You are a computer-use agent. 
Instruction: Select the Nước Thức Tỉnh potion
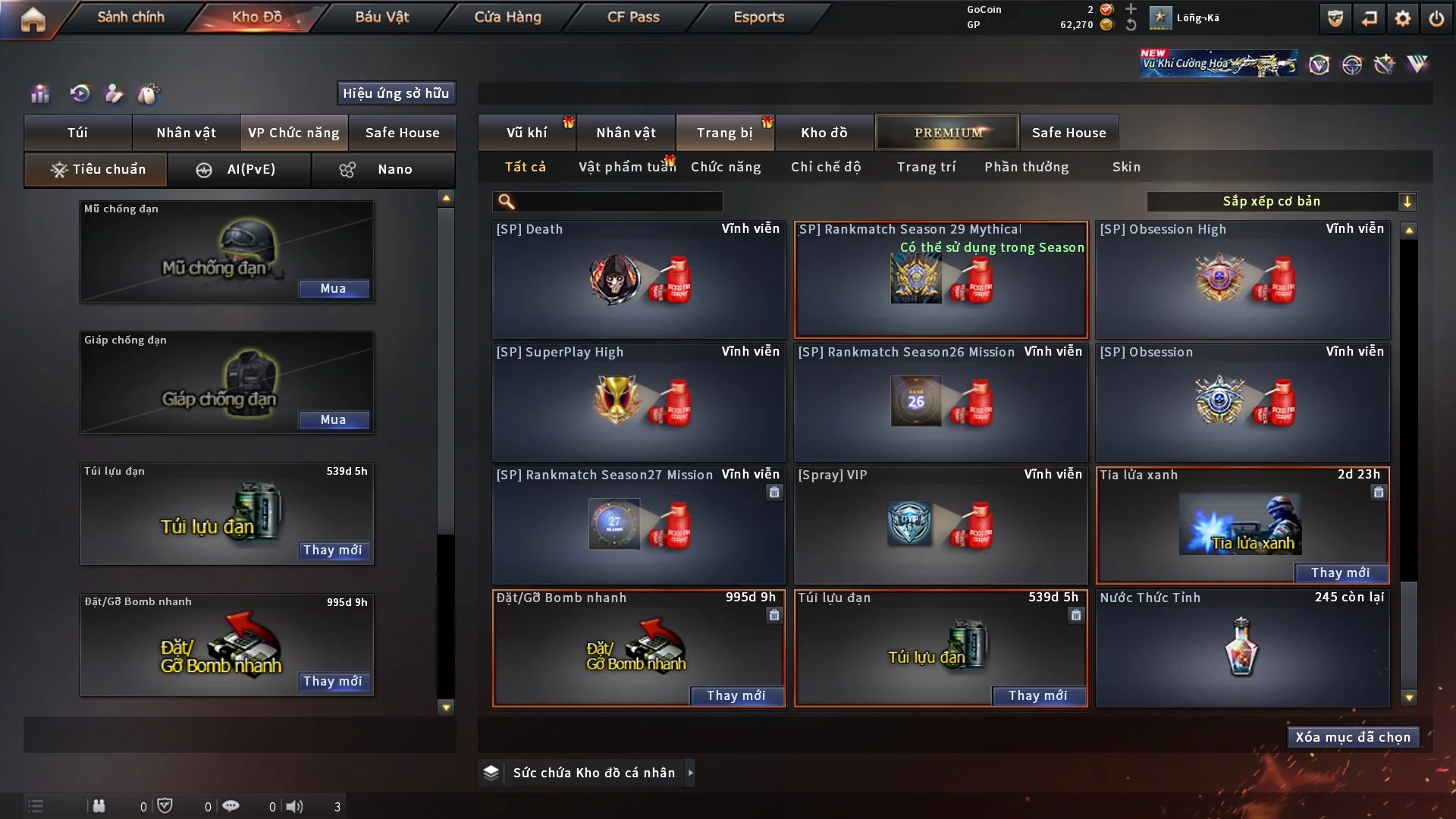[1242, 648]
